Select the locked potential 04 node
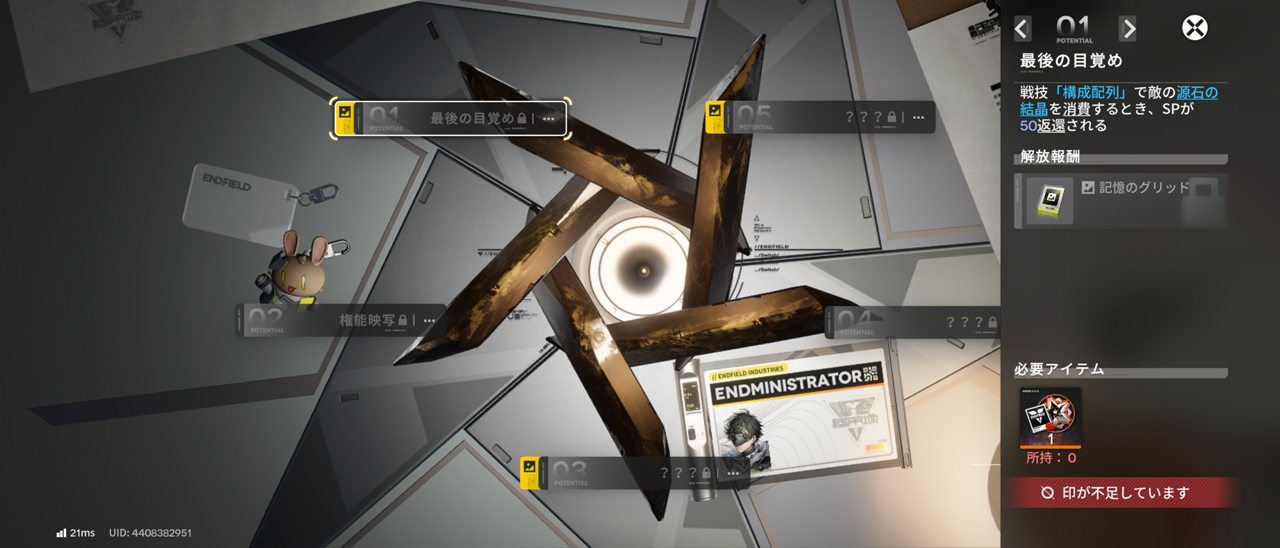The image size is (1280, 548). (912, 322)
